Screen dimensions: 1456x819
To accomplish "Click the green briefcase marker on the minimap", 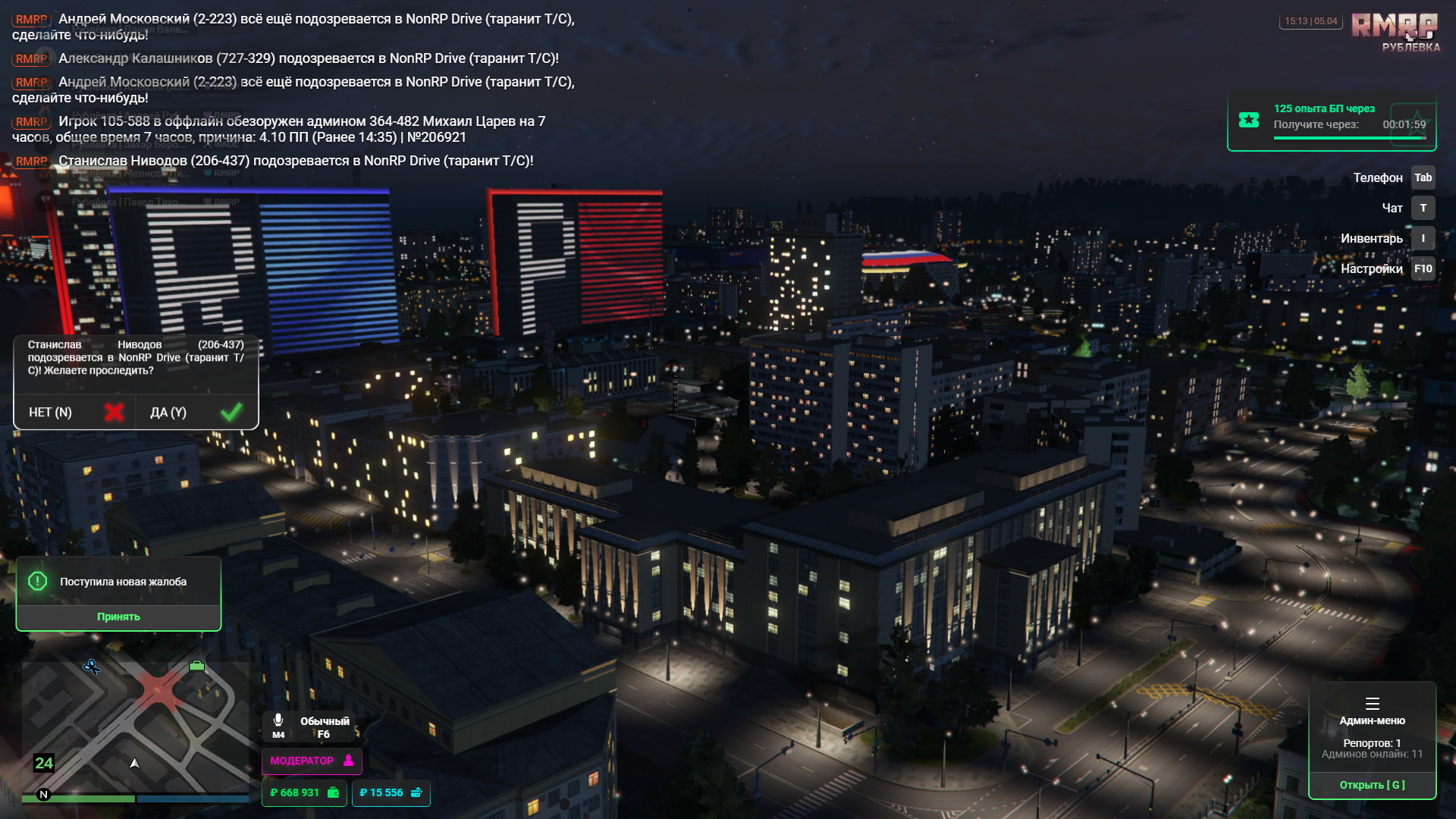I will point(197,666).
